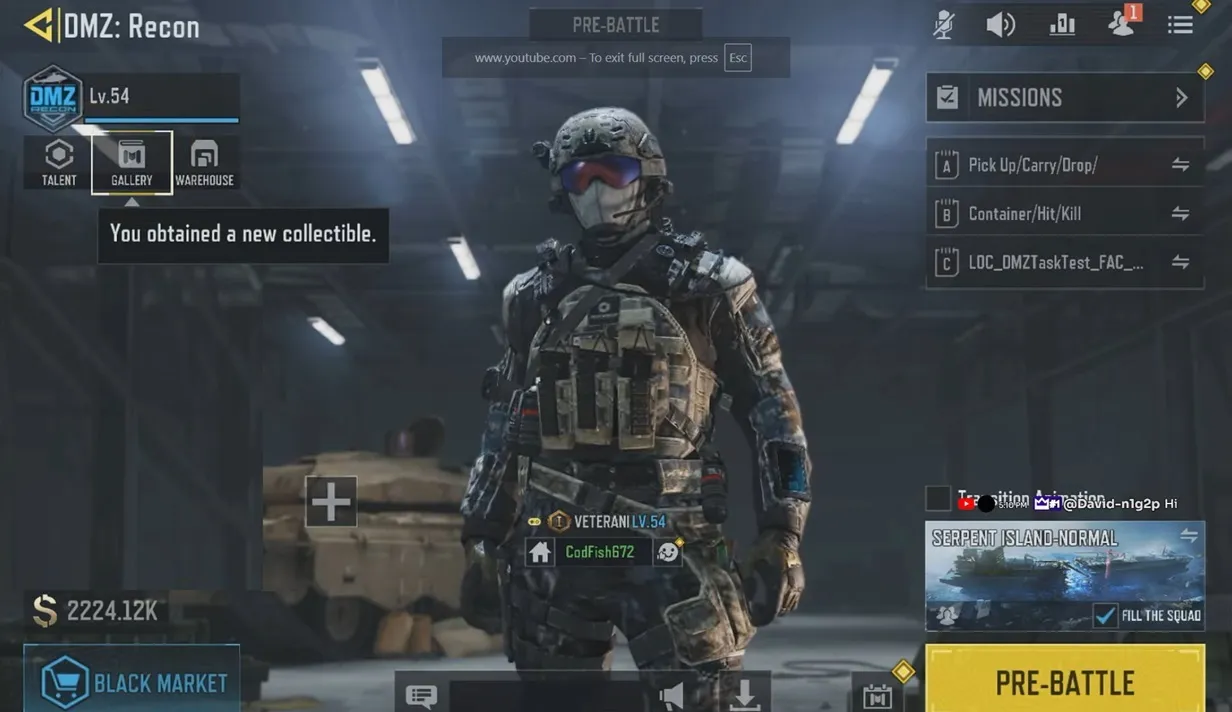Viewport: 1232px width, 712px height.
Task: Start matchmaking with the yellow Pre-Battle button
Action: 1065,682
